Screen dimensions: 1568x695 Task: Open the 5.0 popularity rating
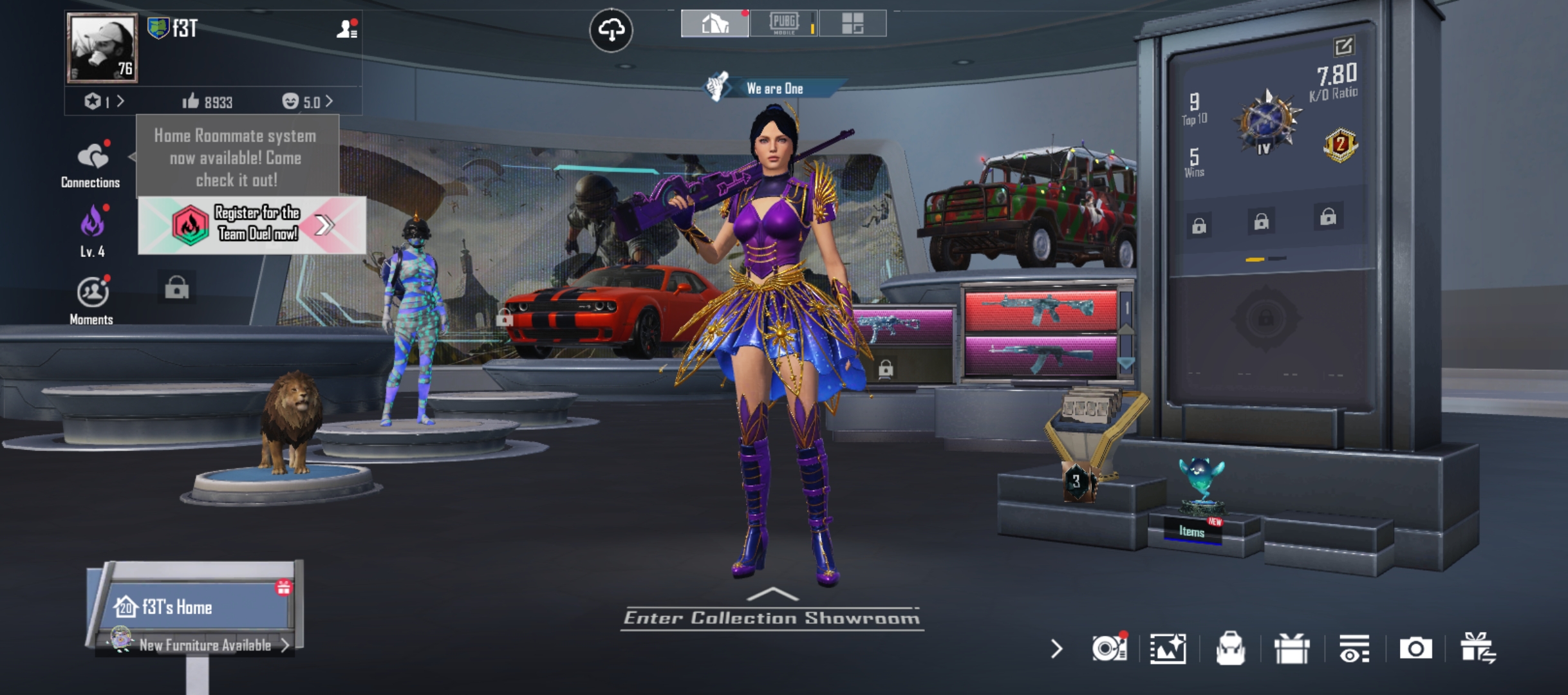pyautogui.click(x=308, y=102)
